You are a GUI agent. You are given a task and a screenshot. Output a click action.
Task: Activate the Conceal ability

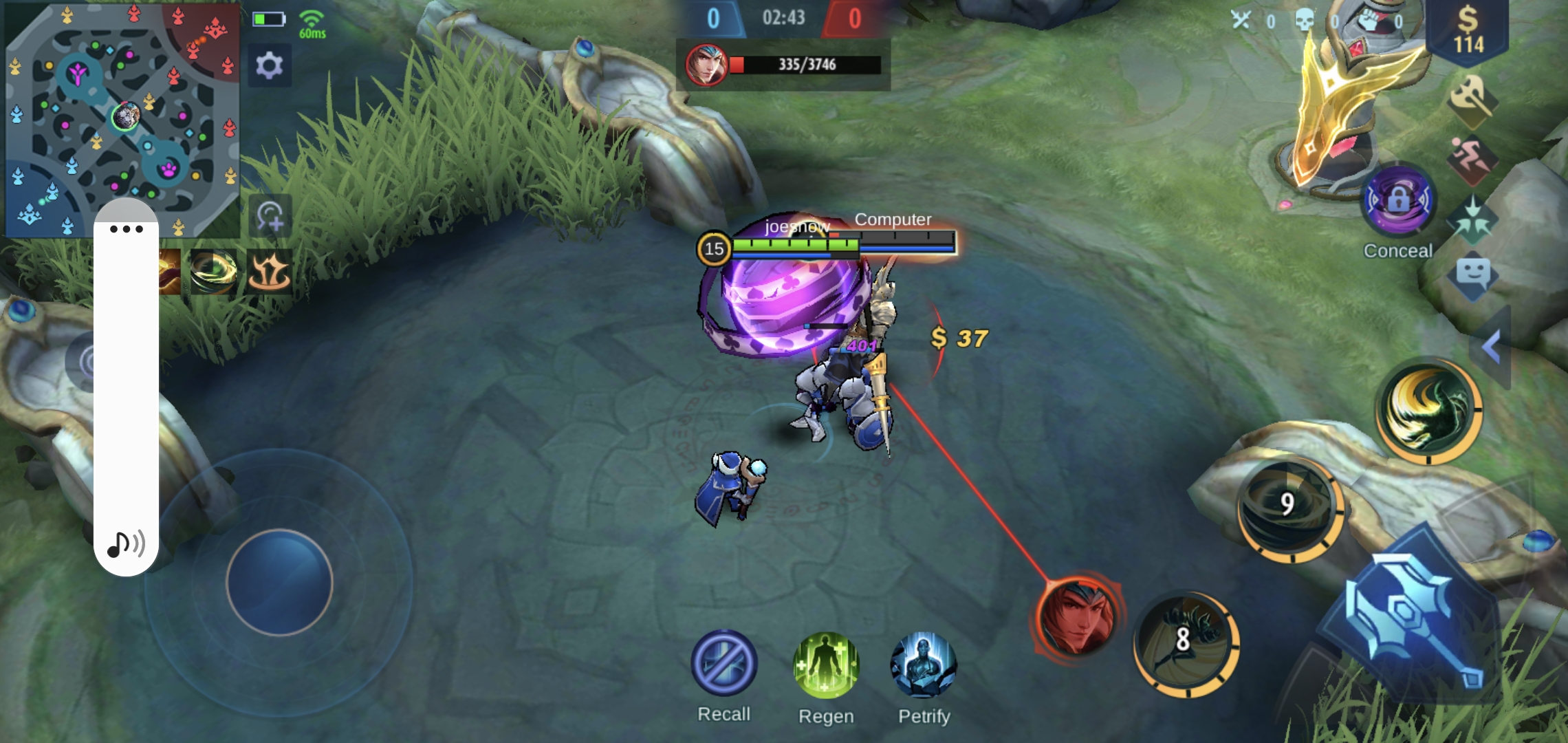[1399, 202]
